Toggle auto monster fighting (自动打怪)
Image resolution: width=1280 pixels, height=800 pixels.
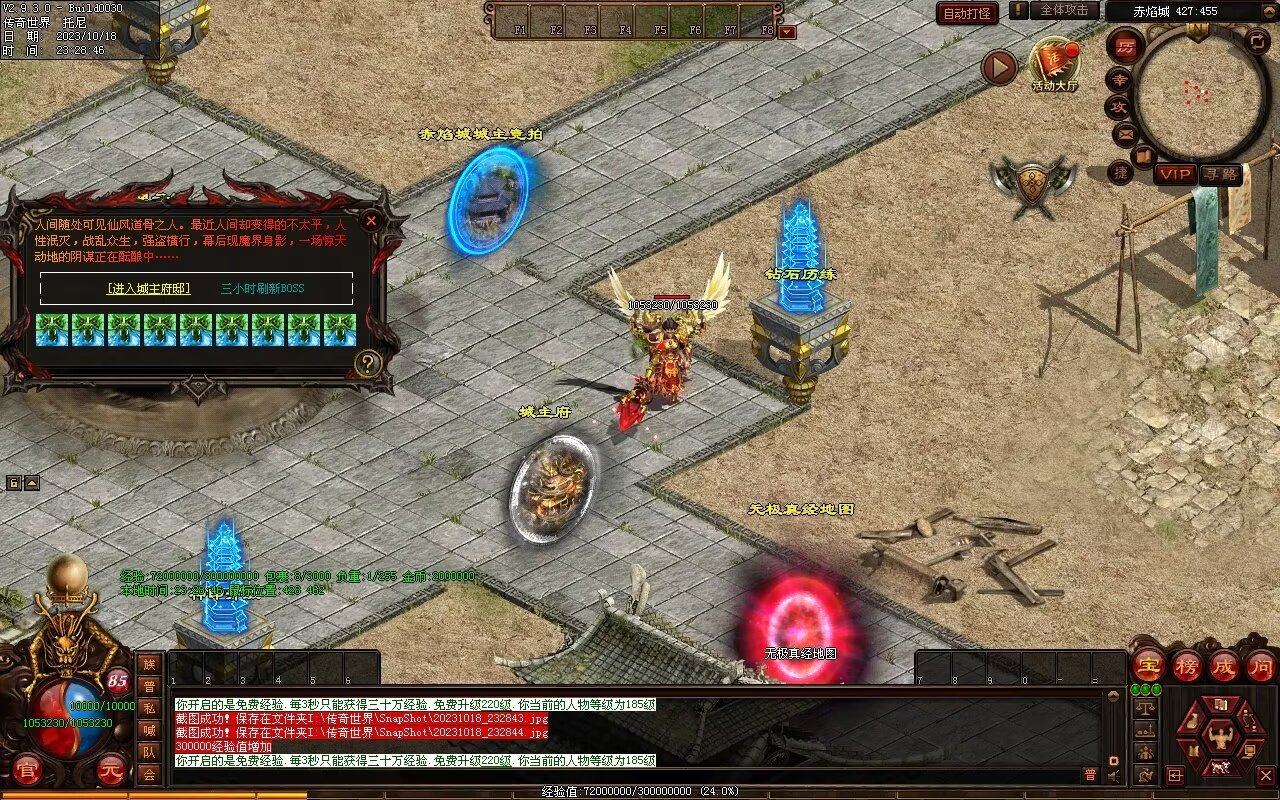[967, 13]
